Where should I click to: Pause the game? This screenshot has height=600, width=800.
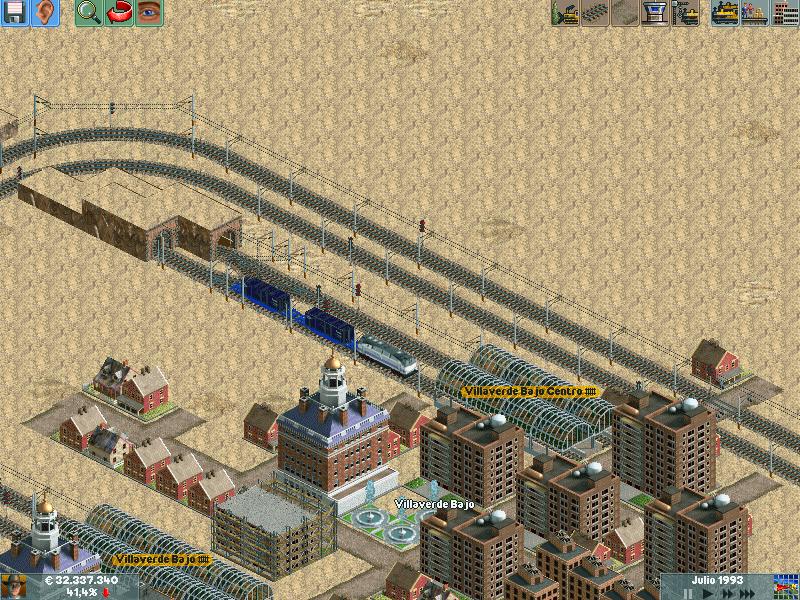(686, 593)
